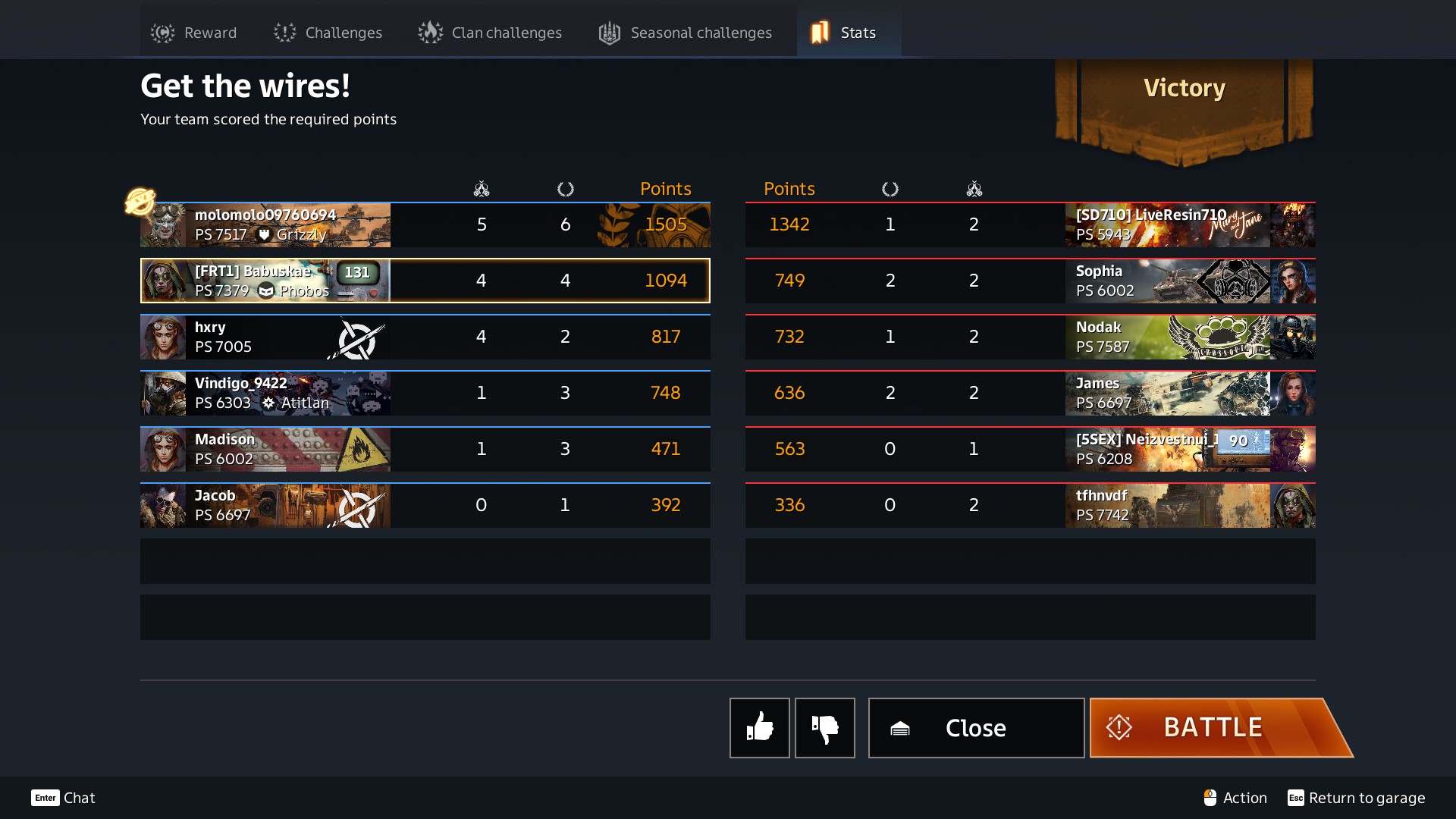This screenshot has width=1456, height=819.
Task: Switch to the Reward tab
Action: pos(194,33)
